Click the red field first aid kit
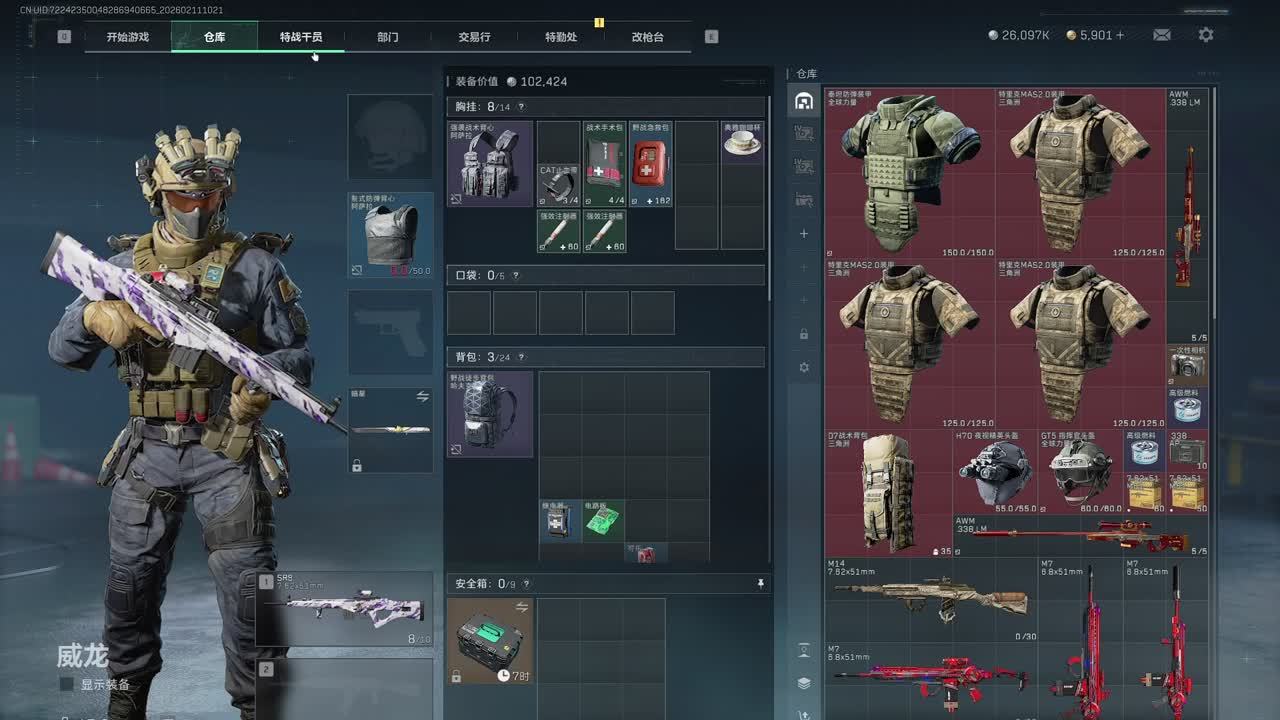Viewport: 1280px width, 720px height. [650, 164]
